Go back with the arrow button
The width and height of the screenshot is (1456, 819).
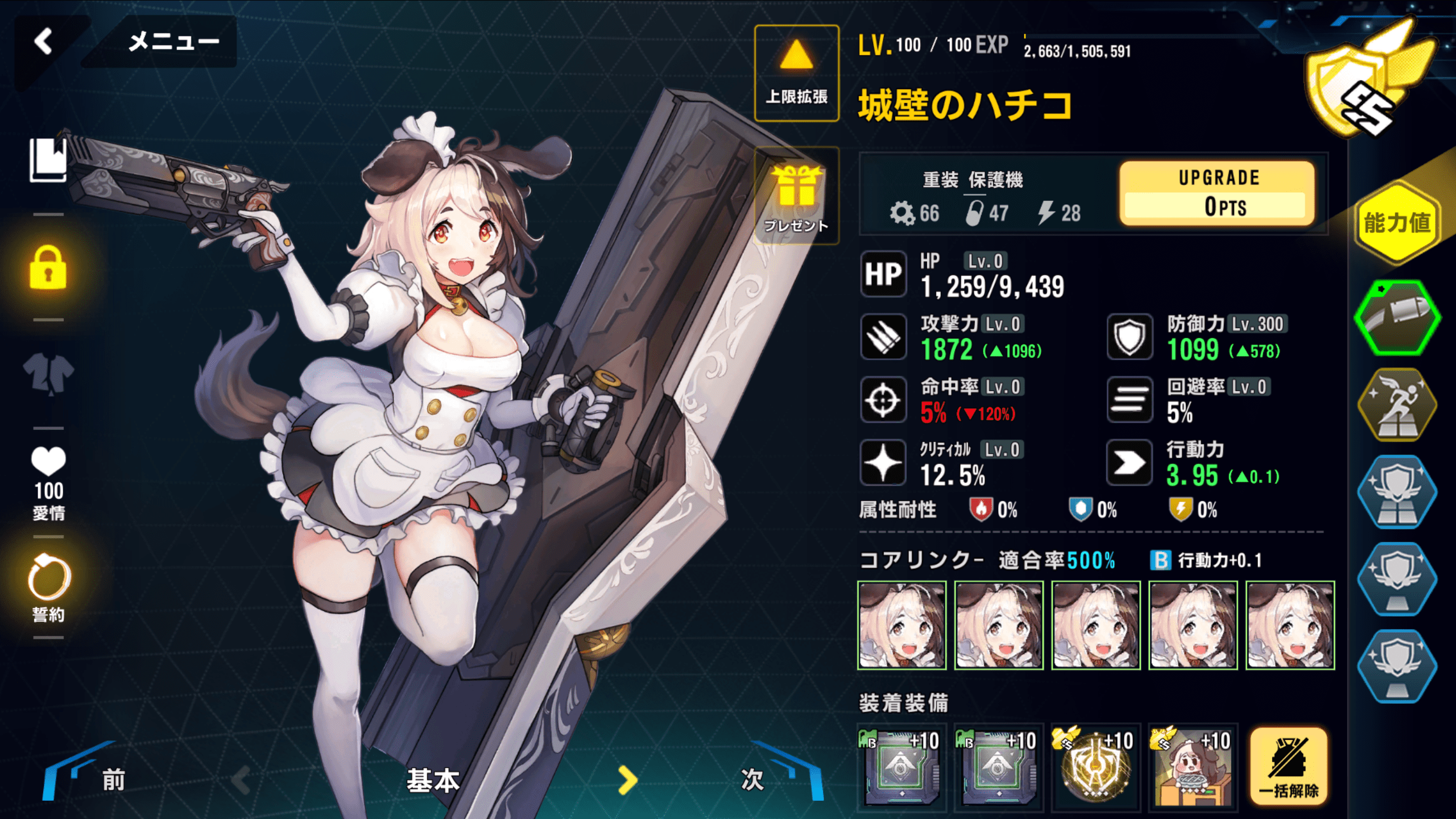pos(43,42)
